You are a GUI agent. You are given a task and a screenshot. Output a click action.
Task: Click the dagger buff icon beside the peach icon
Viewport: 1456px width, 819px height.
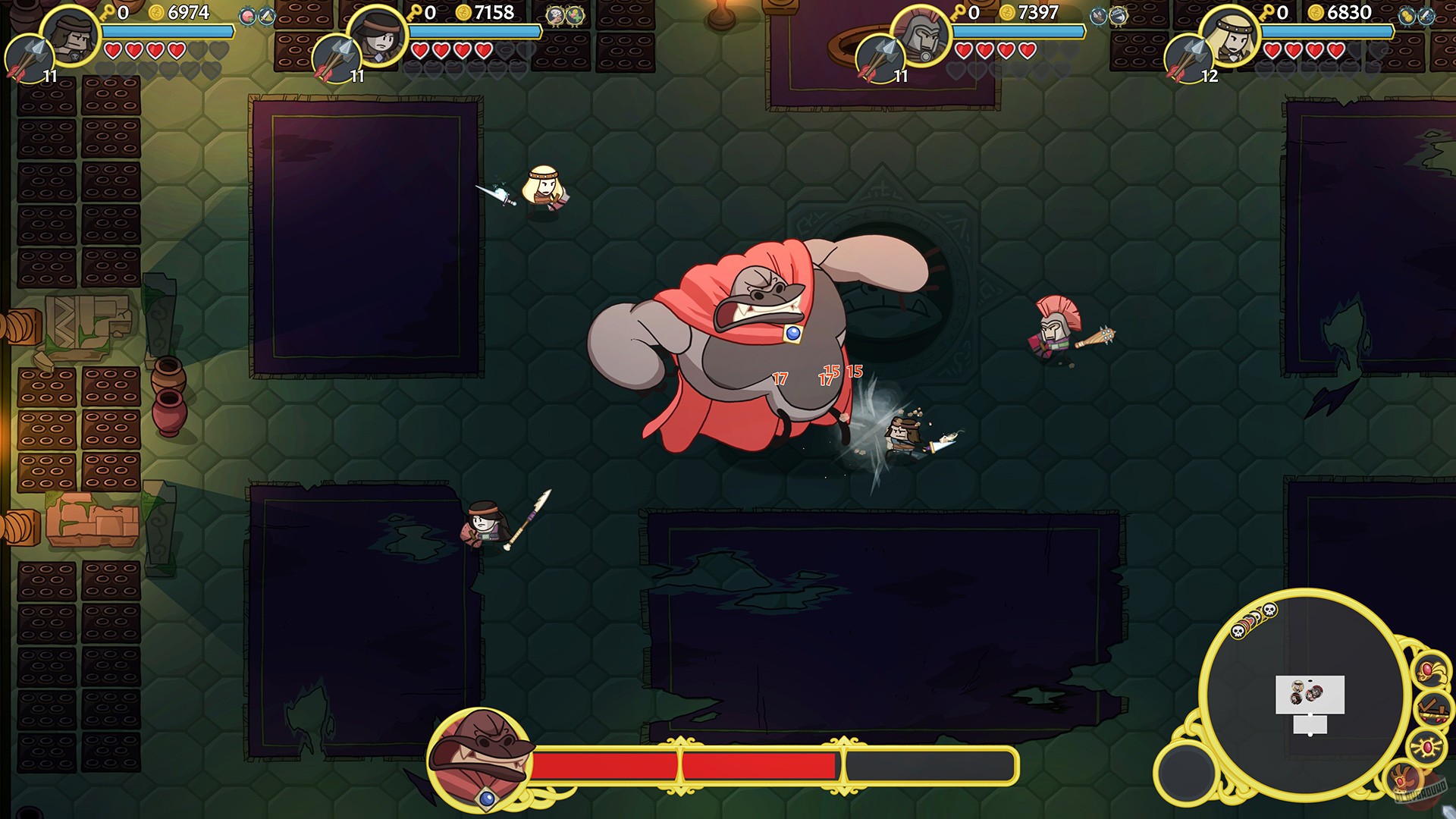265,17
